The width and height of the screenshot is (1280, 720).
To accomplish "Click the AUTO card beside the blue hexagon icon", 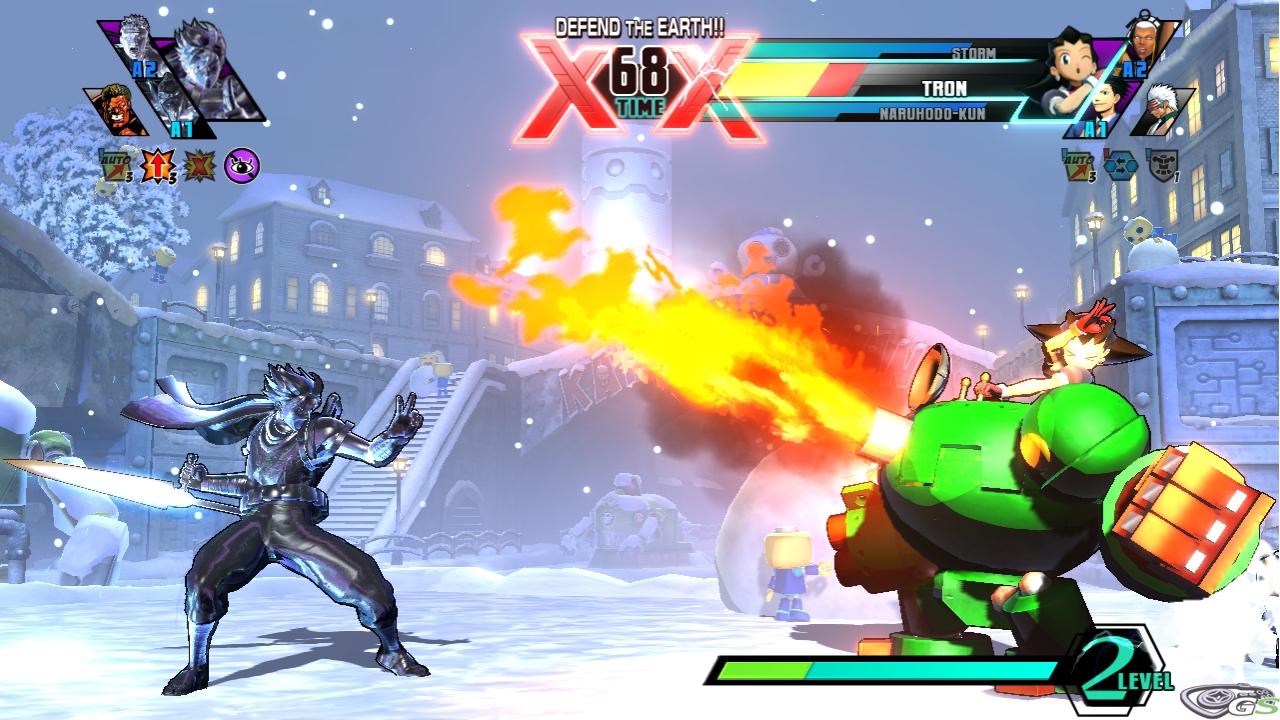I will pos(1077,165).
